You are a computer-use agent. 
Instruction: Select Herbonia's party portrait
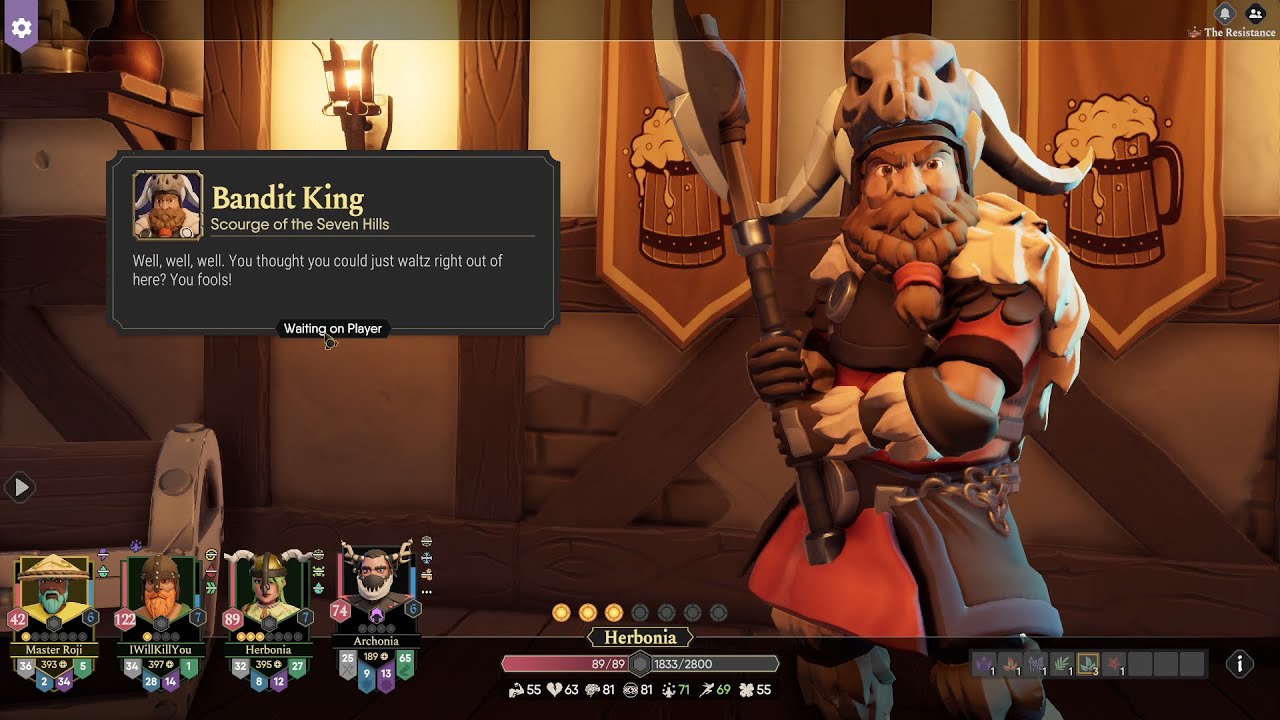click(x=268, y=600)
